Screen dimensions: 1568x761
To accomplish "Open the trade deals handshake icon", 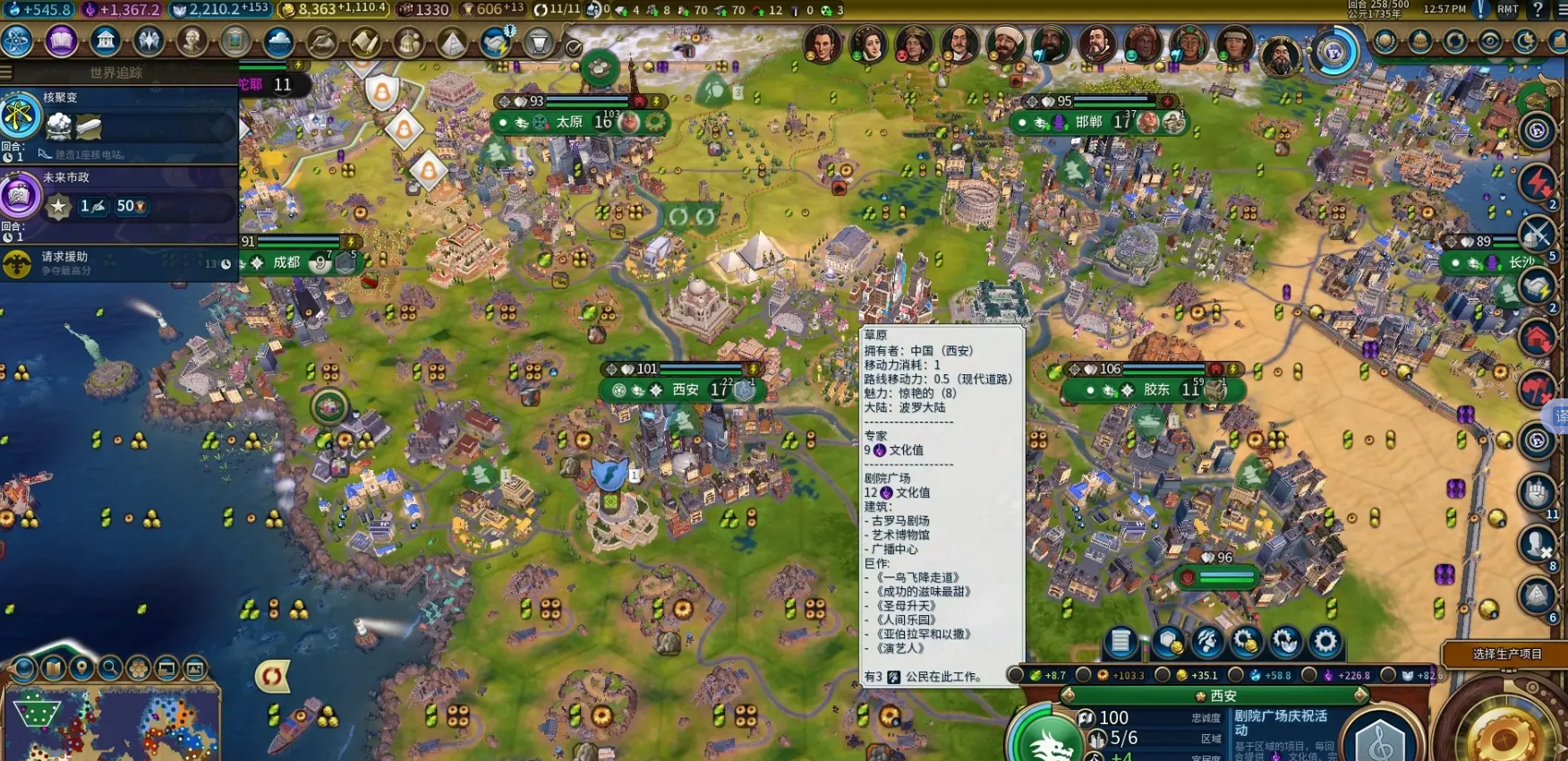I will pyautogui.click(x=494, y=42).
